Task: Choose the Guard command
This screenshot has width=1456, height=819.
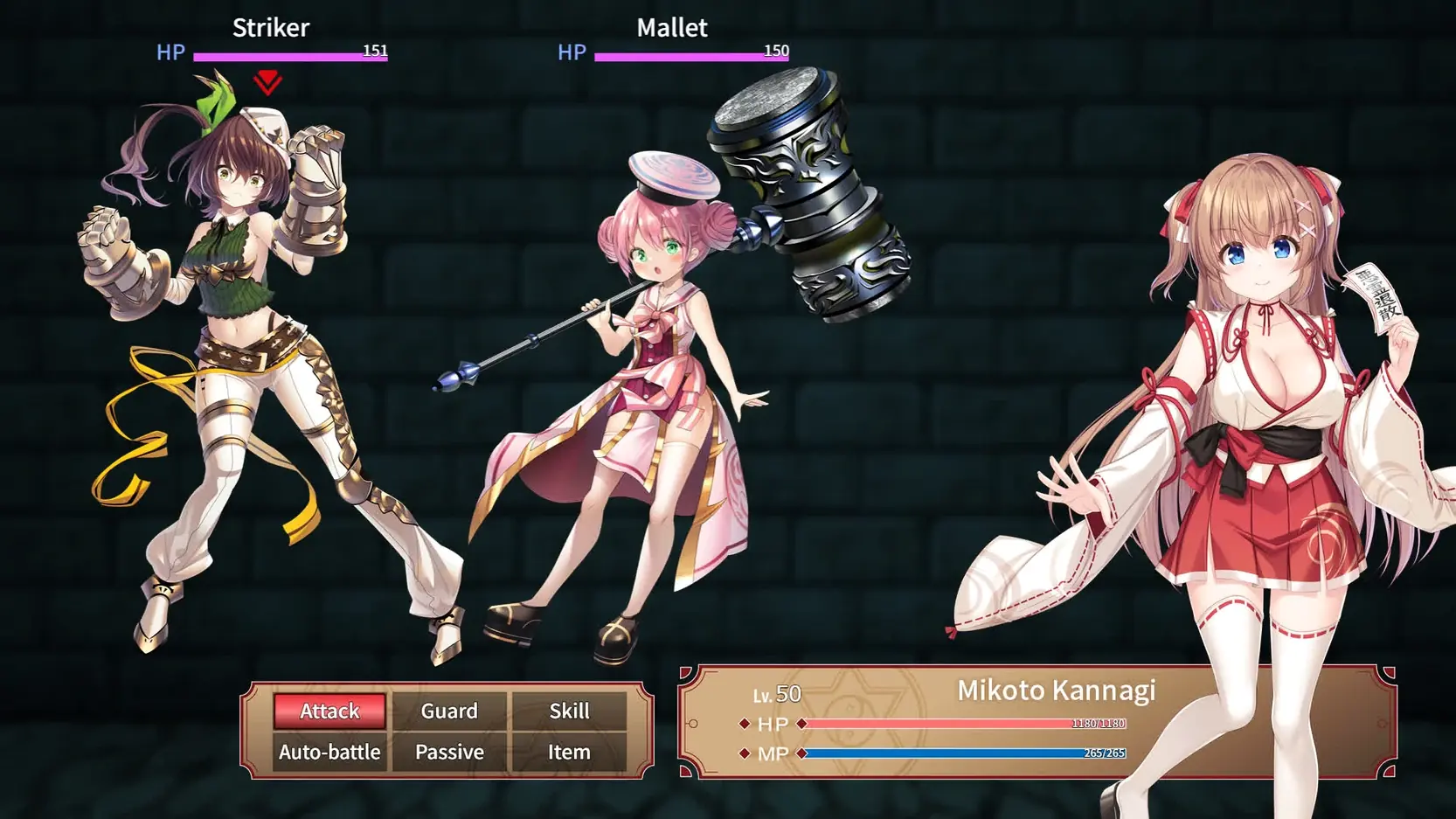Action: pos(449,711)
